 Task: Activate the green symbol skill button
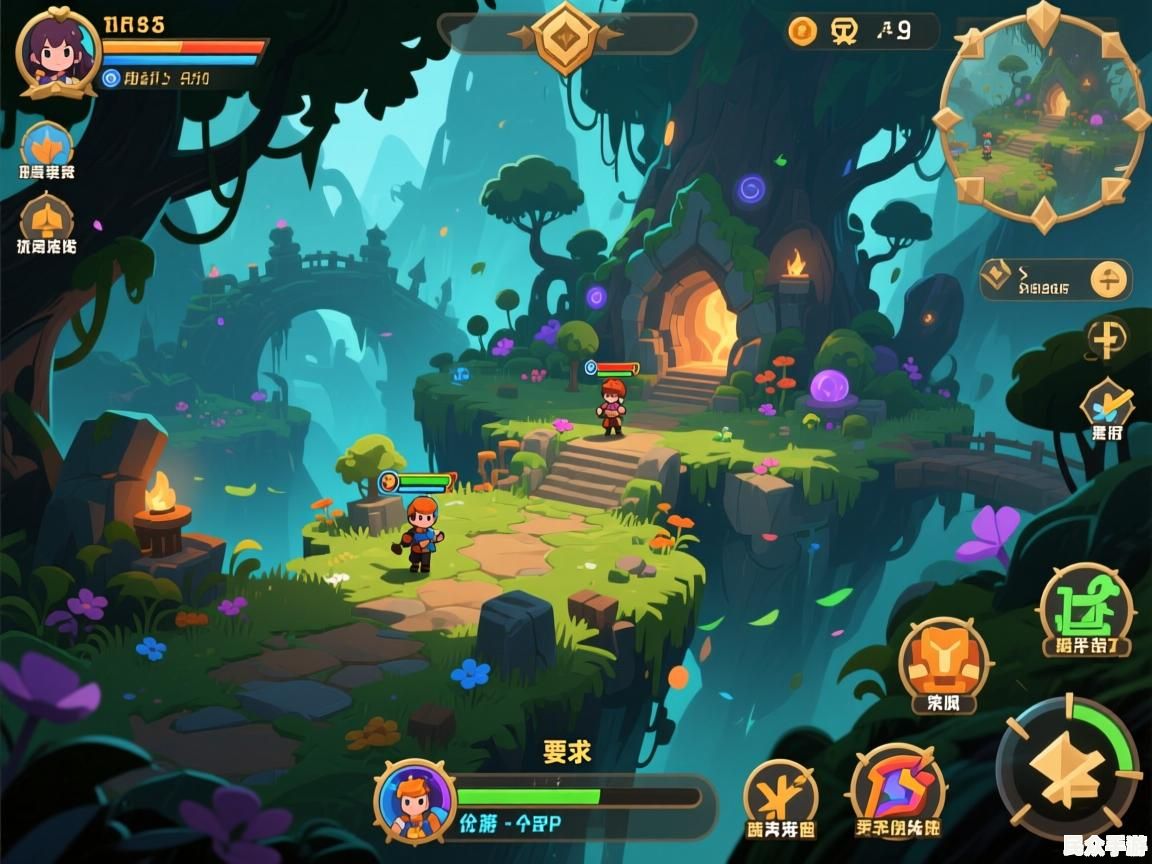[x=1086, y=608]
